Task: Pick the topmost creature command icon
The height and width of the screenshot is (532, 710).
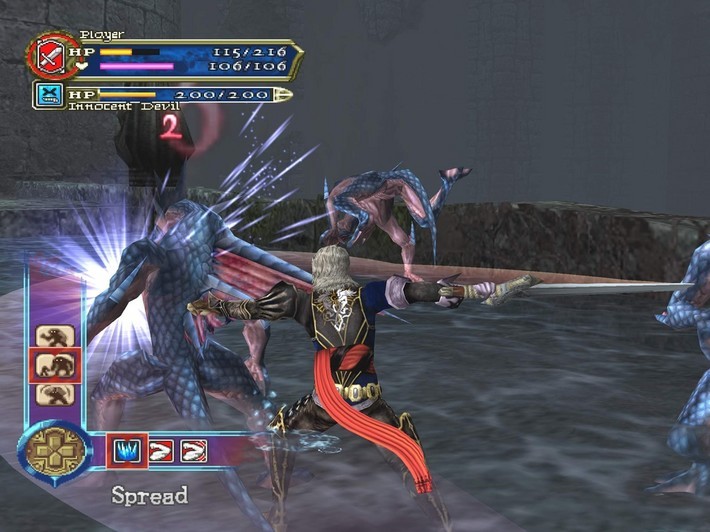Action: (x=53, y=336)
